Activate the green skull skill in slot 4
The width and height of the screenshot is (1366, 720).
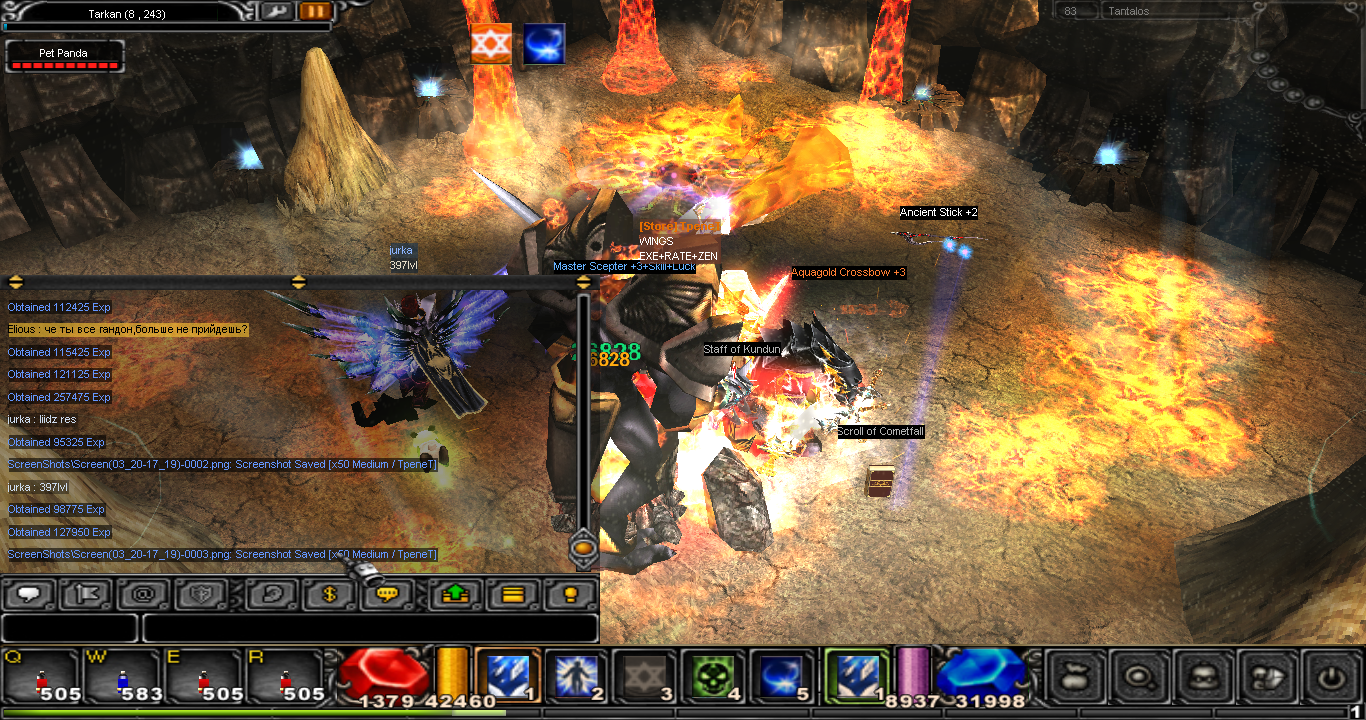tap(714, 676)
